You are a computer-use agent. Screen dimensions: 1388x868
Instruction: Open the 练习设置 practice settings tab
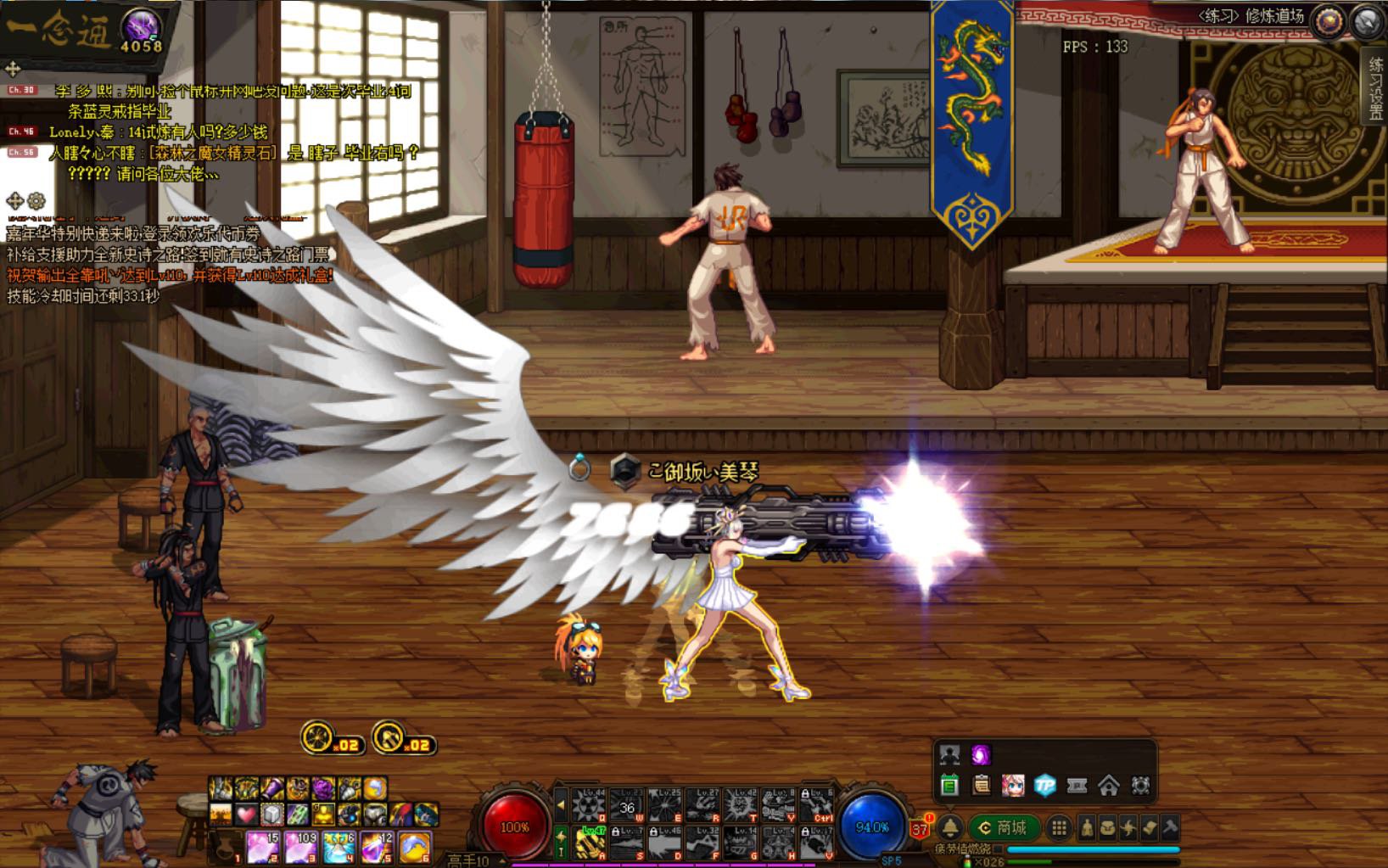1375,89
